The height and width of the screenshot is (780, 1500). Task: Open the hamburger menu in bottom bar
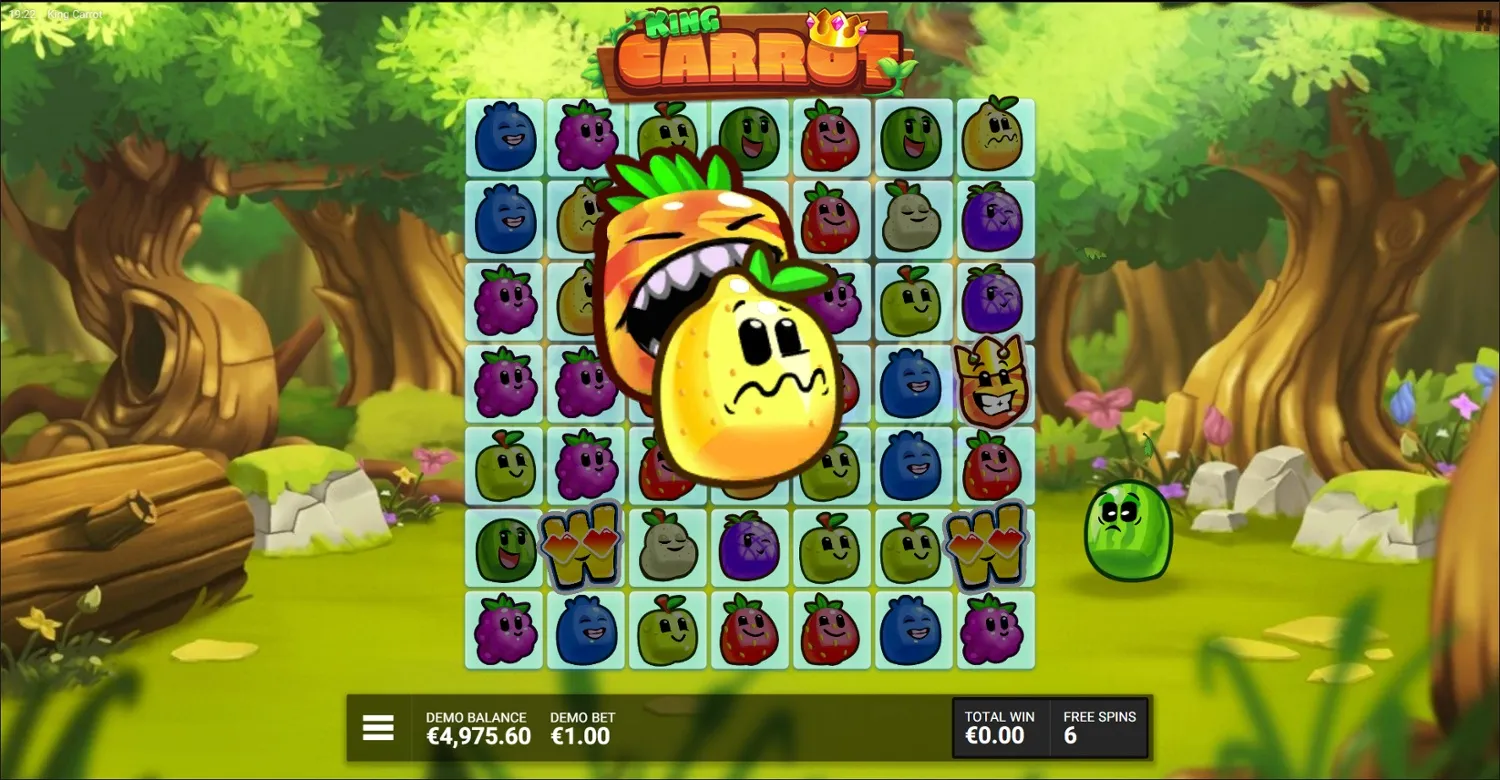pos(378,728)
